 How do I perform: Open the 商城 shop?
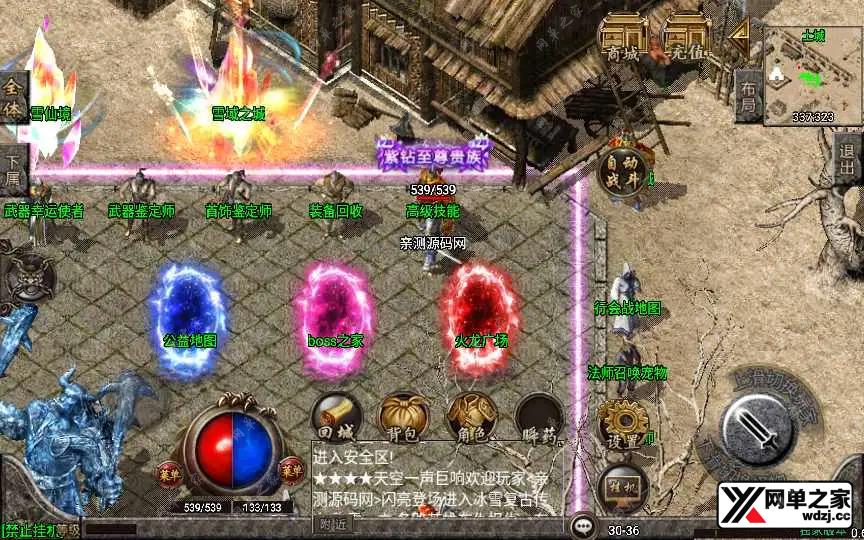(621, 38)
